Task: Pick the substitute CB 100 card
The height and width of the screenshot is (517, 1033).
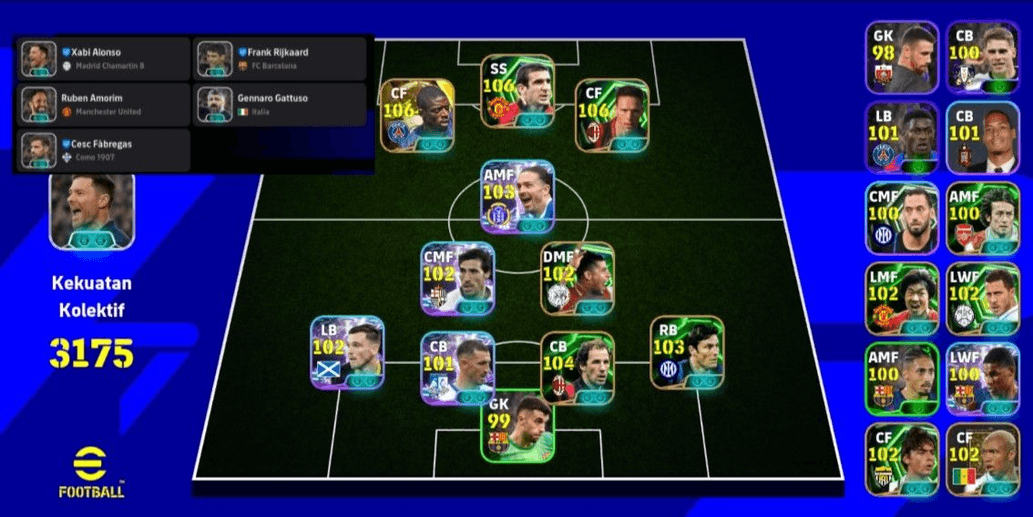Action: click(x=982, y=58)
